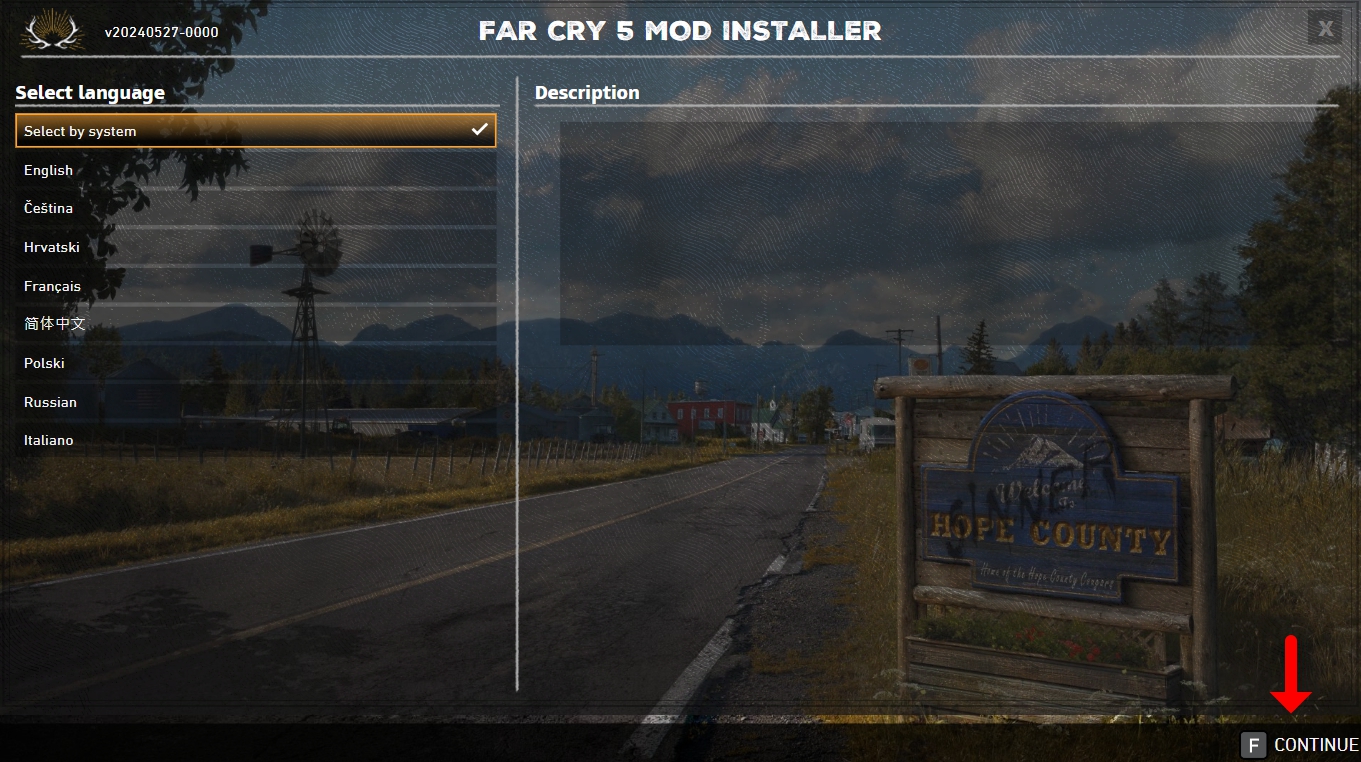The width and height of the screenshot is (1361, 762).
Task: Select Polski as the installer language
Action: pos(255,363)
